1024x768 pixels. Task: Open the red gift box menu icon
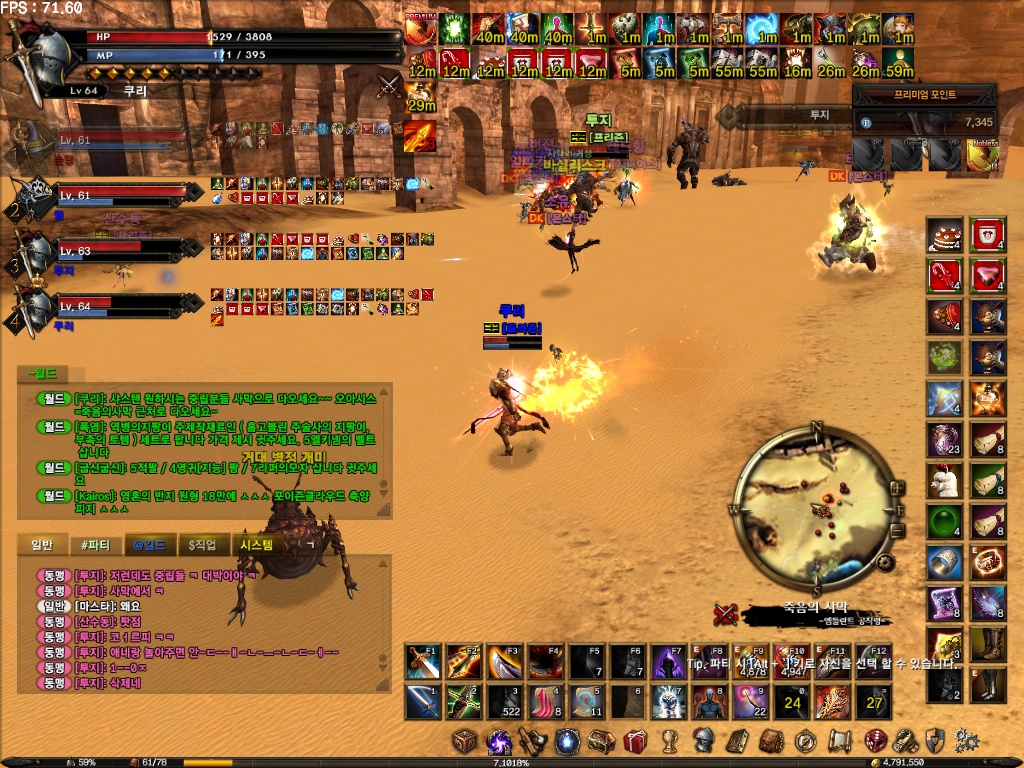tap(635, 741)
